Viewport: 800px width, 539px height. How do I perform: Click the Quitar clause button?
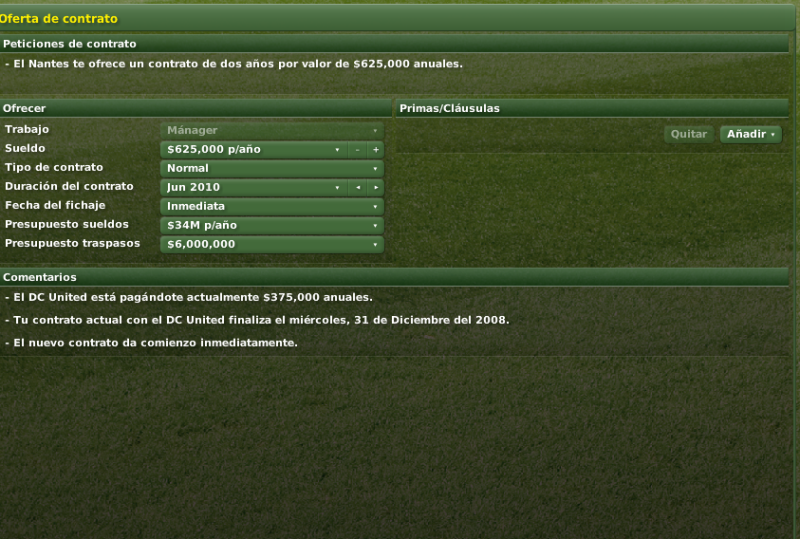(688, 134)
